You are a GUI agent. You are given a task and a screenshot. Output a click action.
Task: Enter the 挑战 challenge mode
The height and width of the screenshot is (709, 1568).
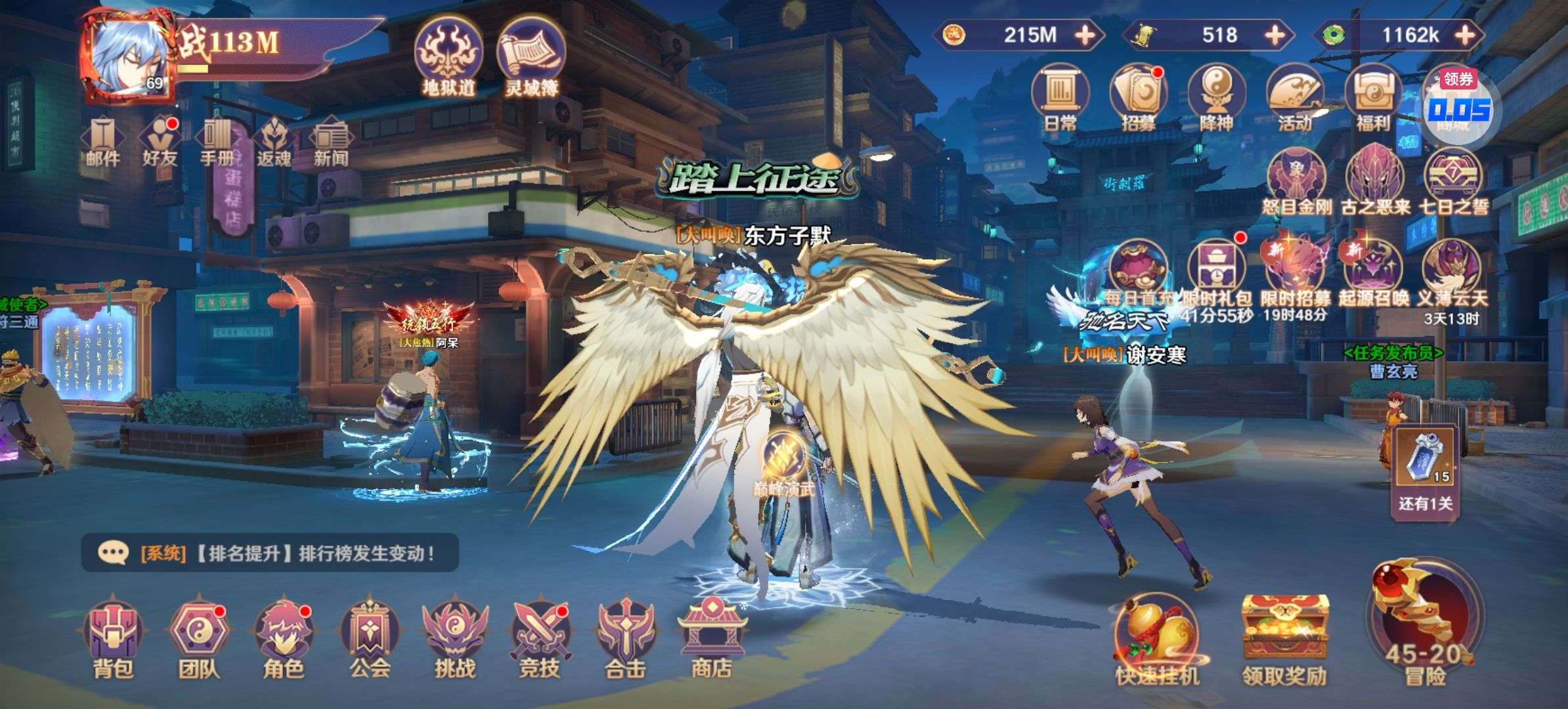click(454, 635)
